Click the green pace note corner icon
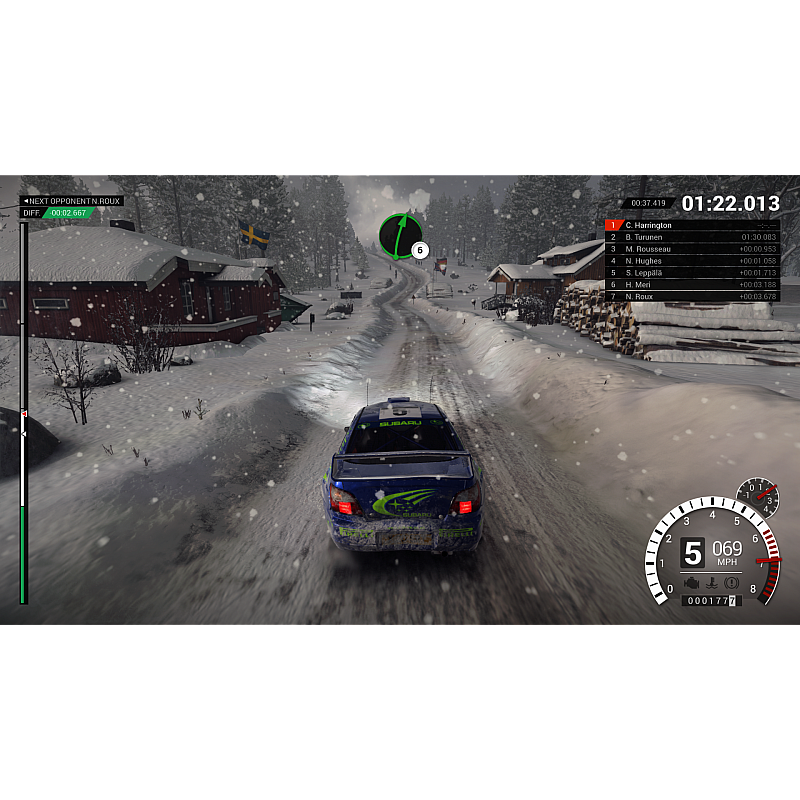The height and width of the screenshot is (800, 800). [399, 235]
